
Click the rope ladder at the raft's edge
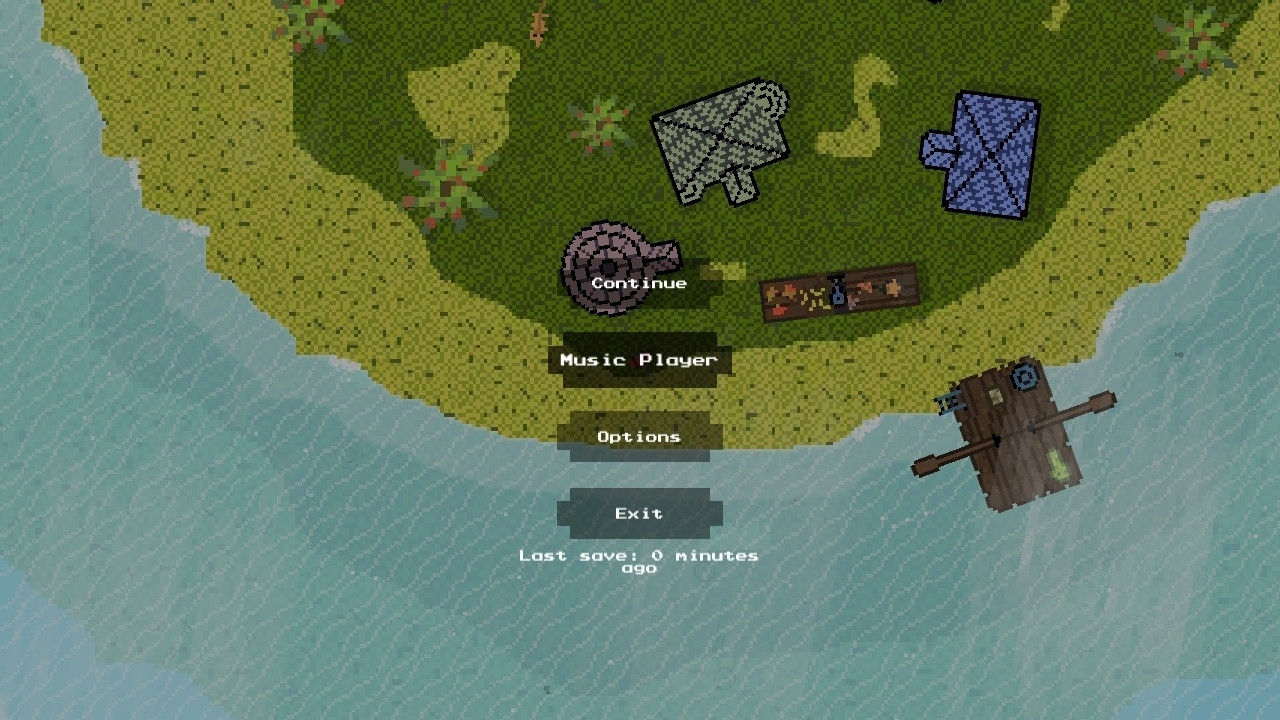point(950,402)
